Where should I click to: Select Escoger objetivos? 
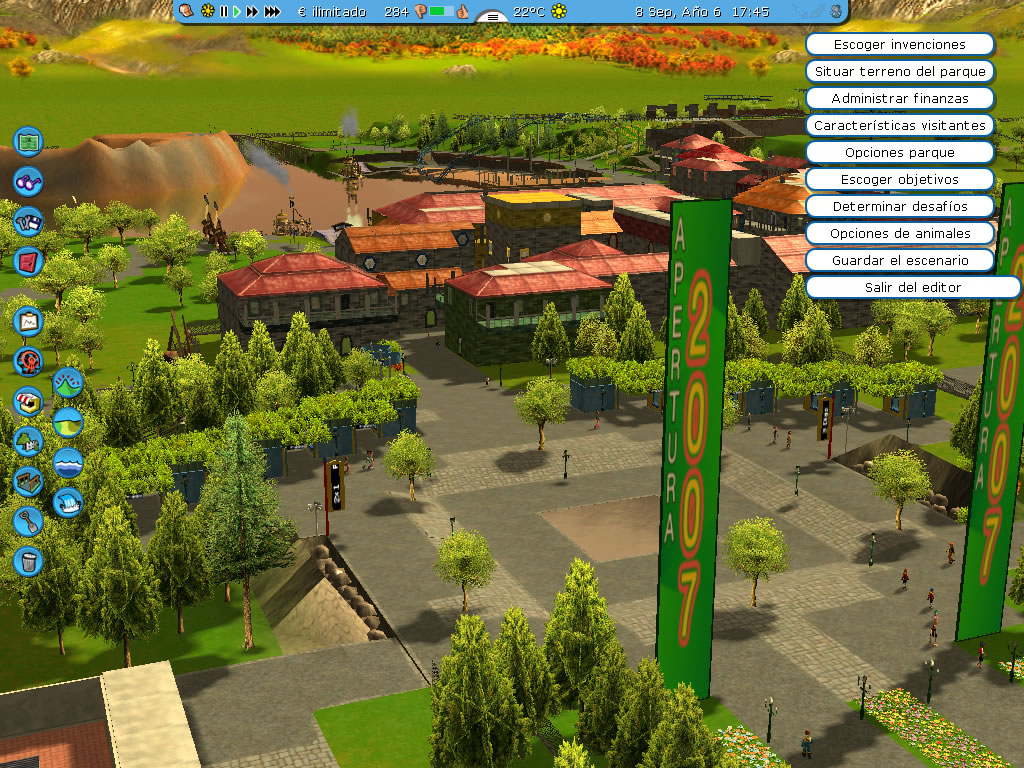(x=899, y=180)
